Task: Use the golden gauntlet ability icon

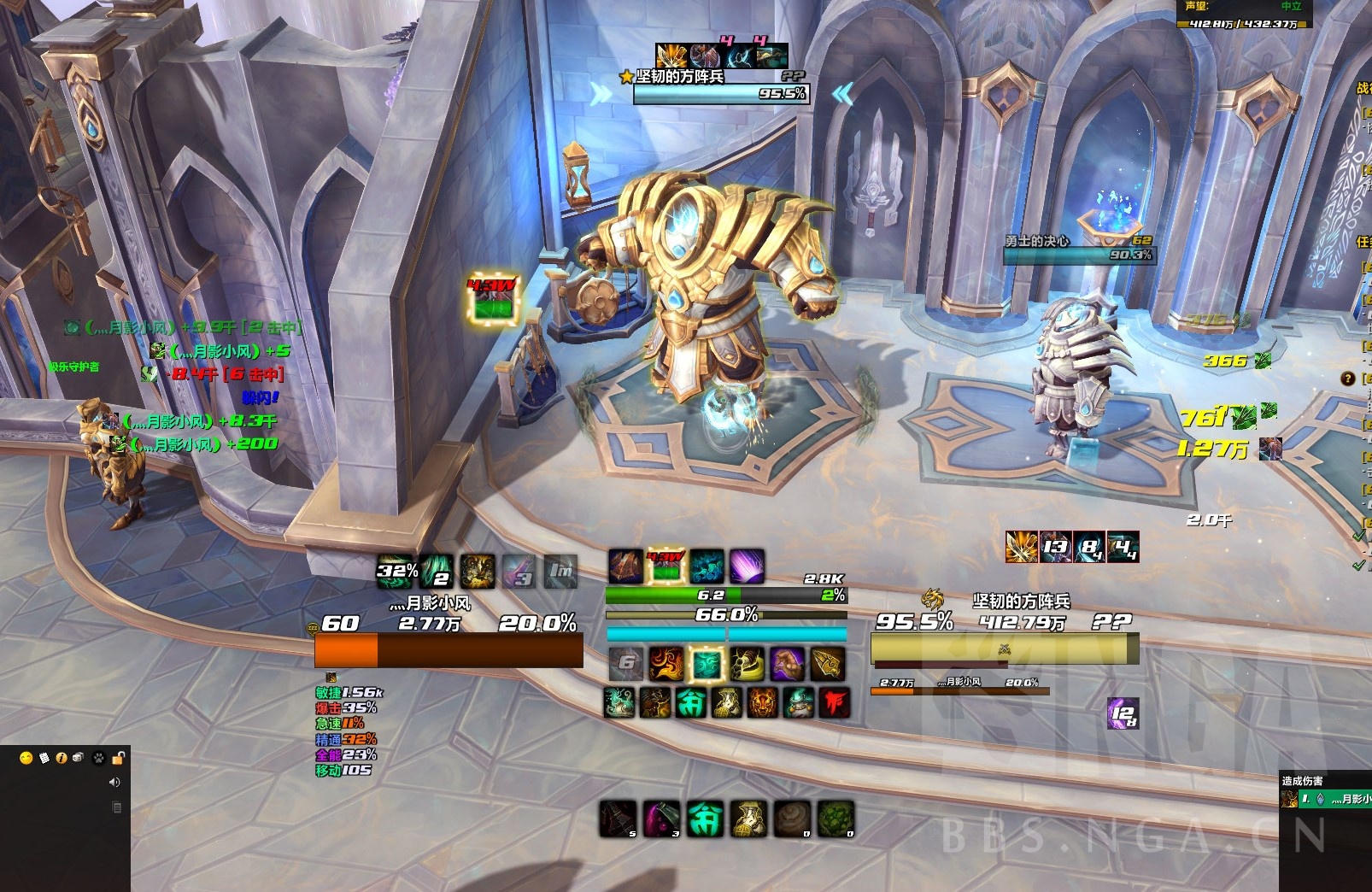Action: click(827, 664)
